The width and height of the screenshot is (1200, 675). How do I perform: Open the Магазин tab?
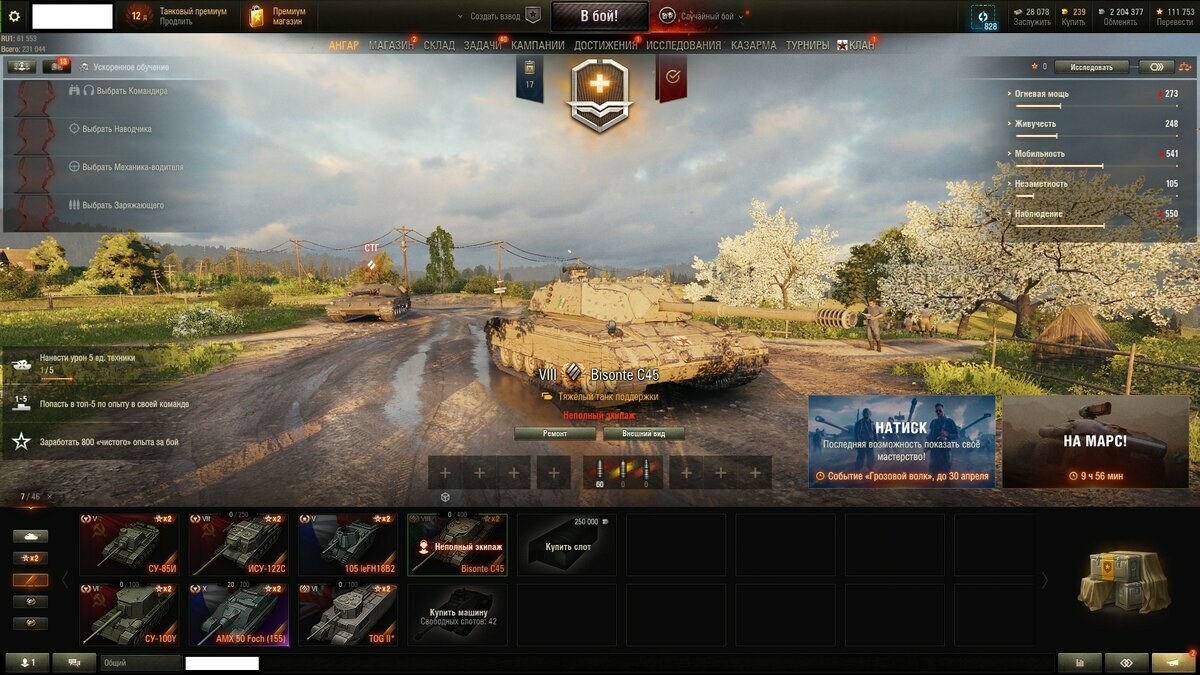coord(390,45)
